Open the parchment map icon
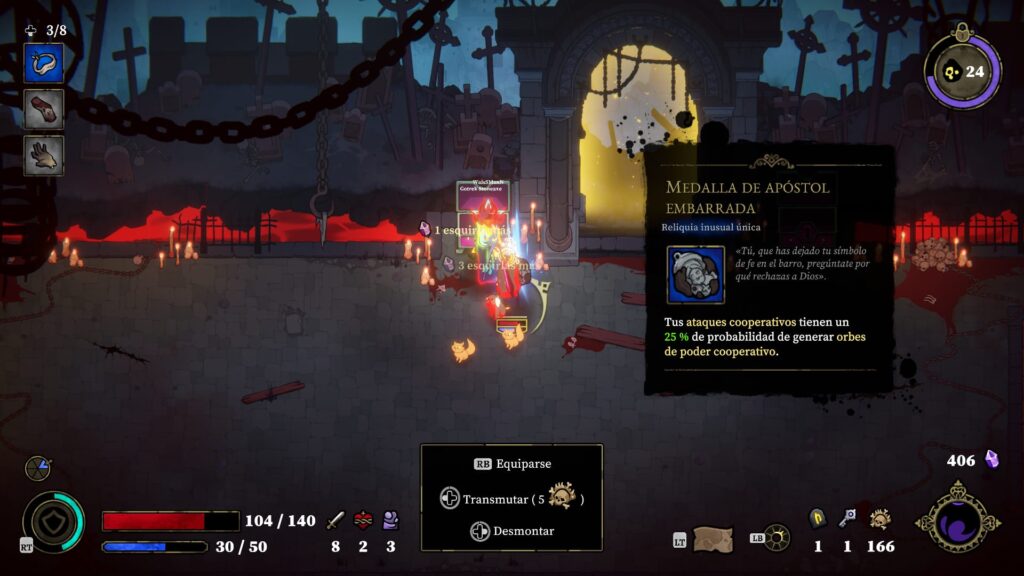This screenshot has width=1024, height=576. click(x=713, y=539)
